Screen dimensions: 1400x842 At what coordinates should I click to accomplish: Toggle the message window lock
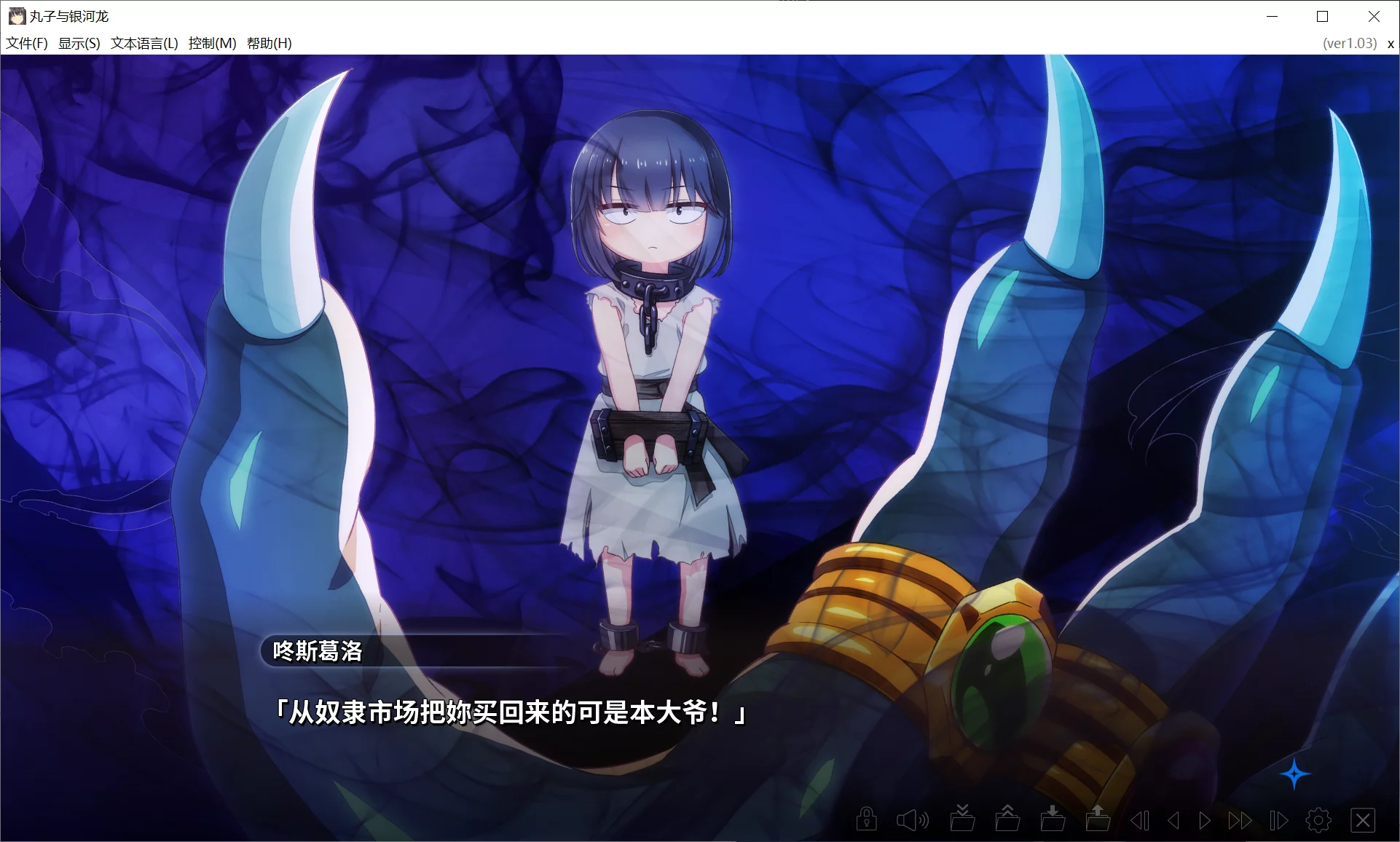point(867,819)
